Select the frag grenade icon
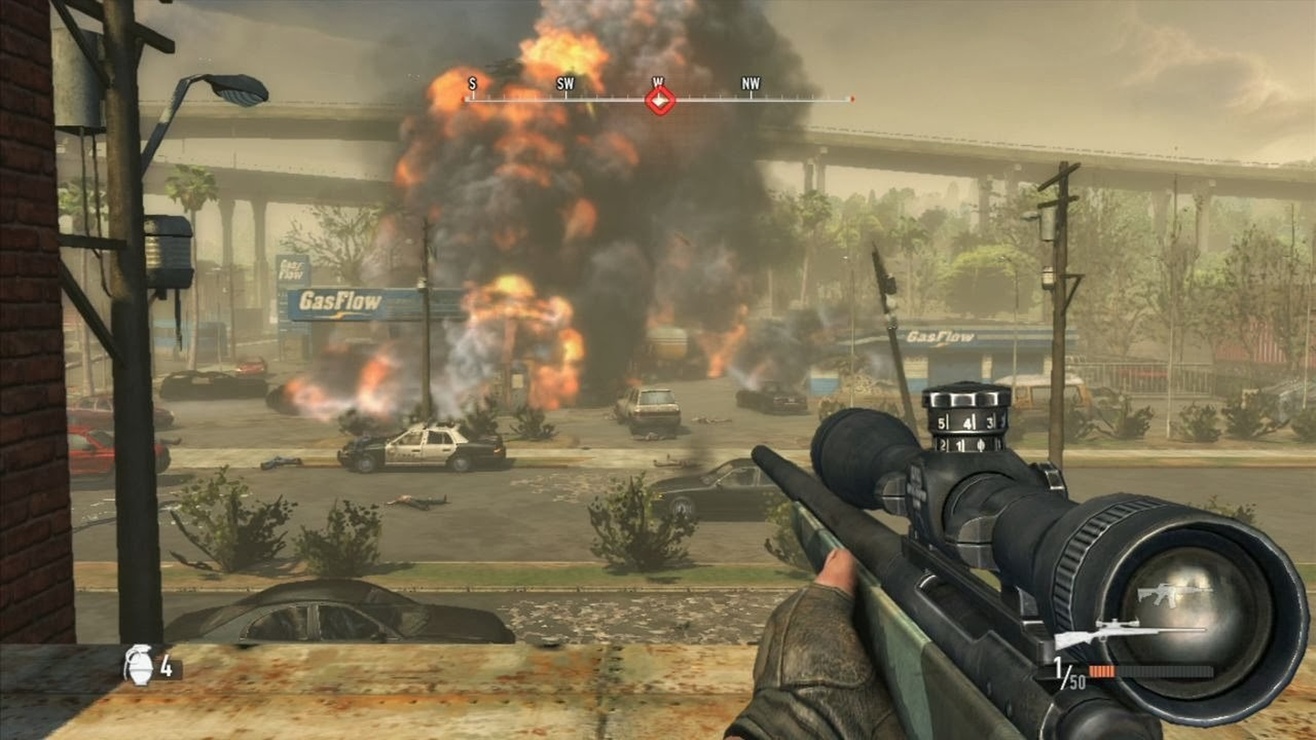 point(138,665)
